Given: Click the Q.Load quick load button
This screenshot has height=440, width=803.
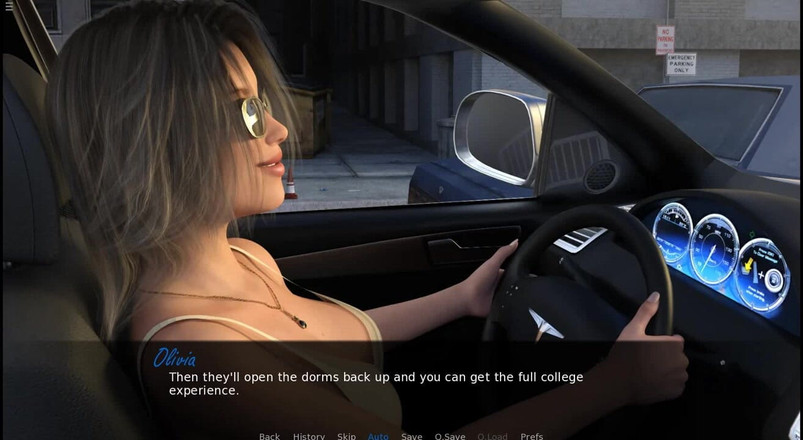Looking at the screenshot, I should (492, 435).
